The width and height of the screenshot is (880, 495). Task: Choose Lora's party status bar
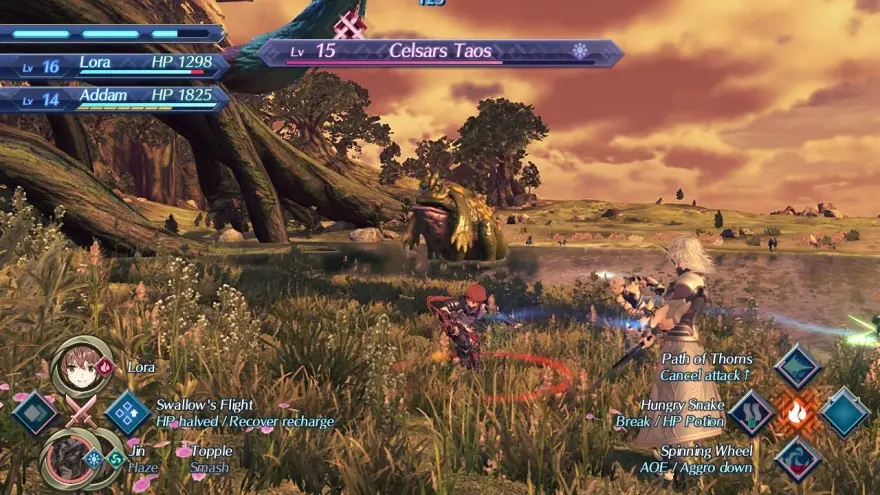click(115, 65)
